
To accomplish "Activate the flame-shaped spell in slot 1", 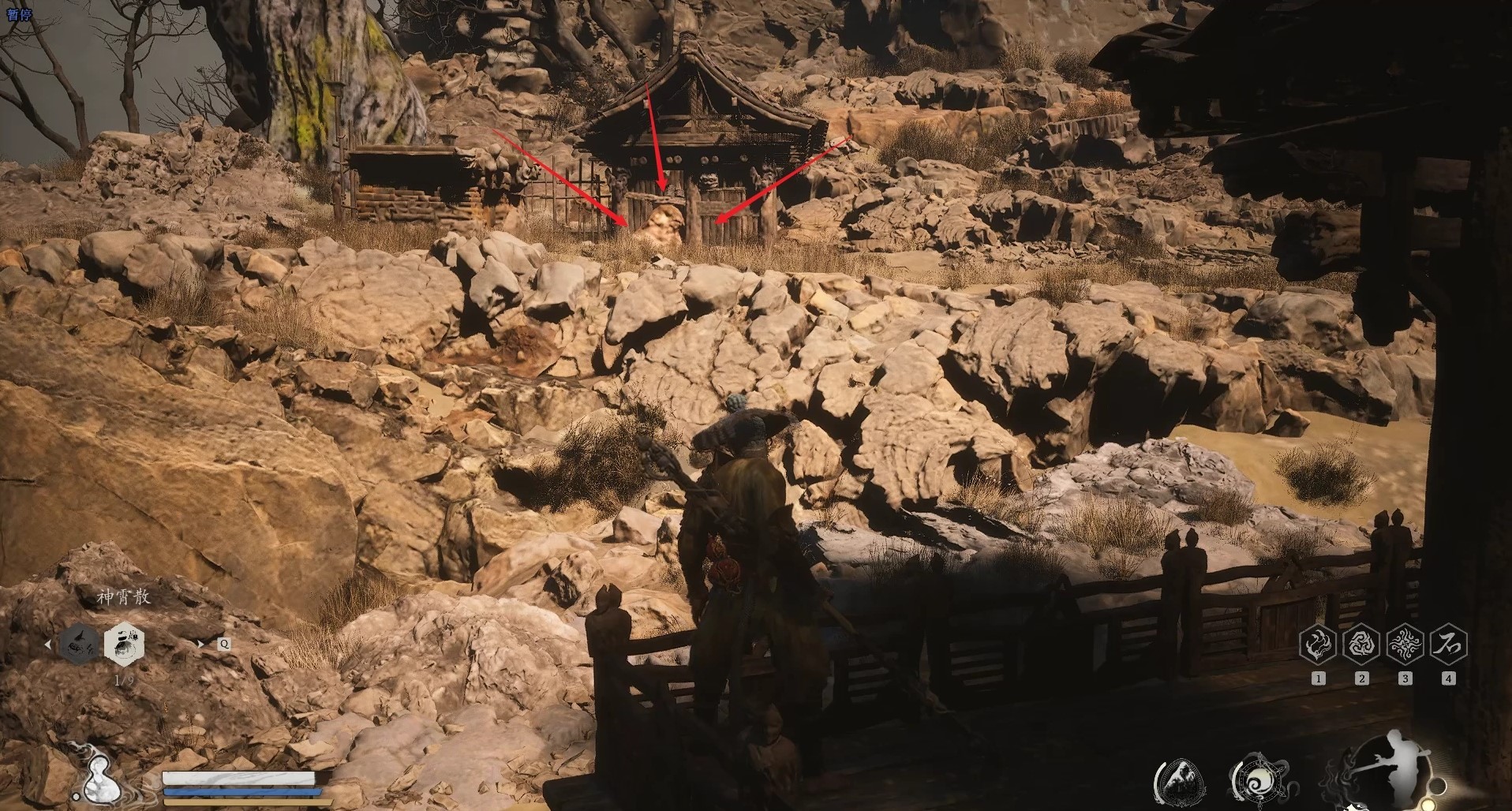I will pyautogui.click(x=1318, y=644).
